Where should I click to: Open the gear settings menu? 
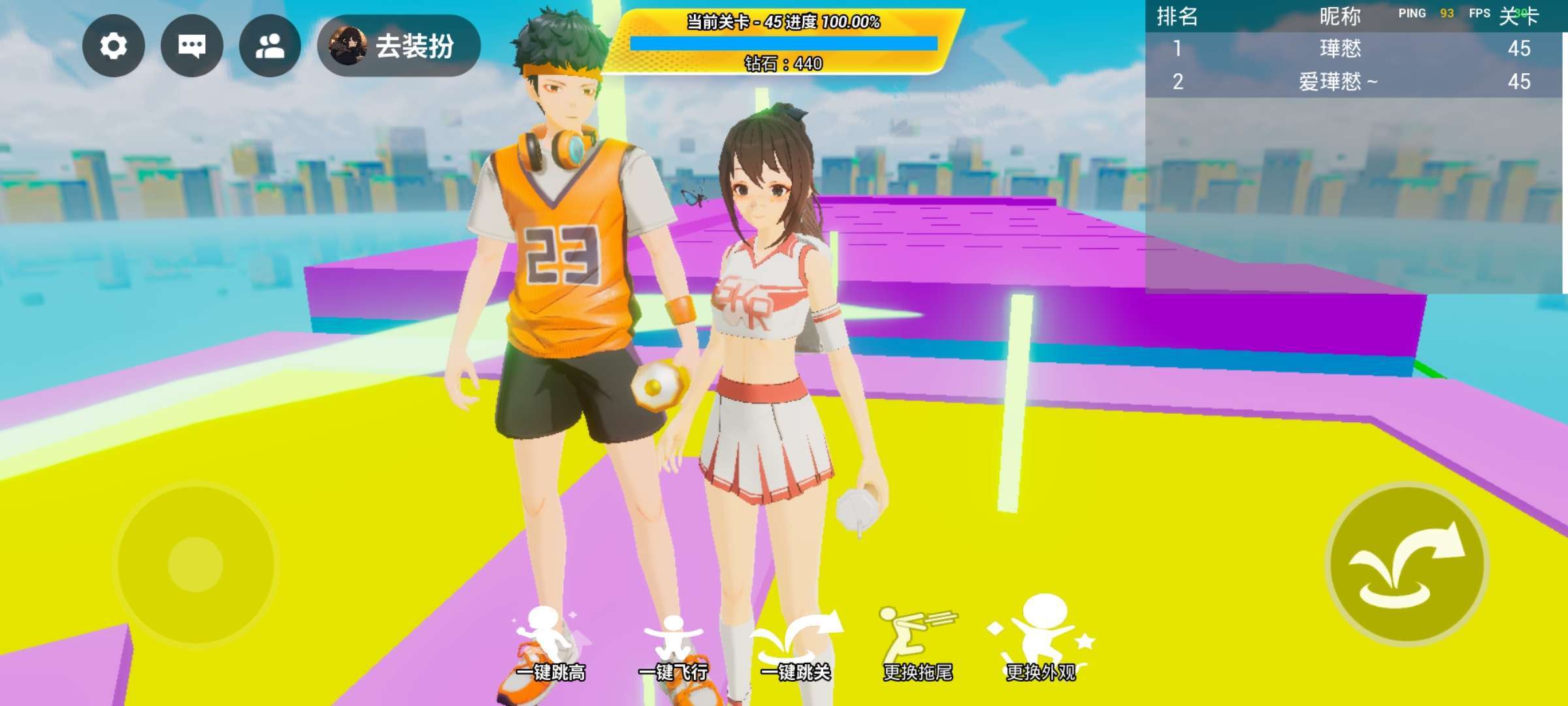pyautogui.click(x=113, y=46)
